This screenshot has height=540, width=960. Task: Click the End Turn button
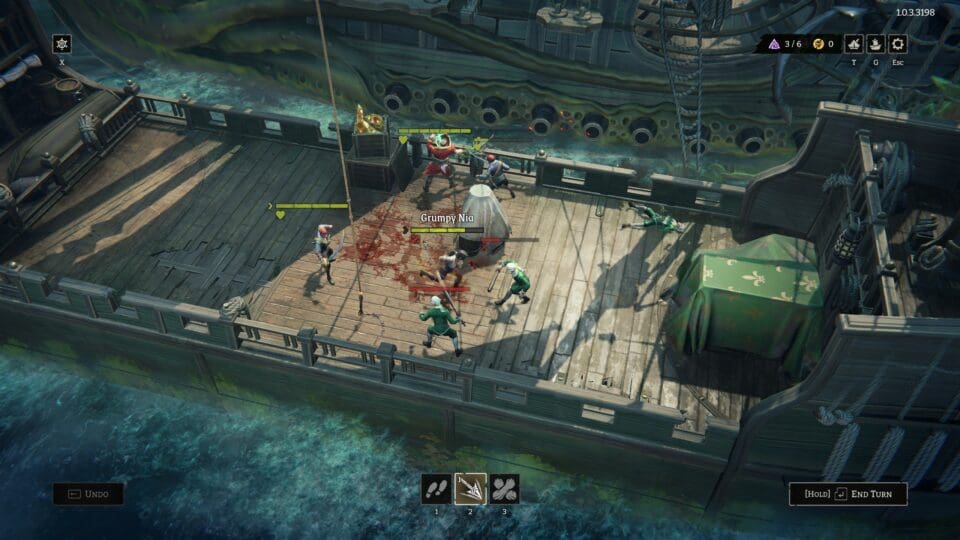click(x=848, y=493)
